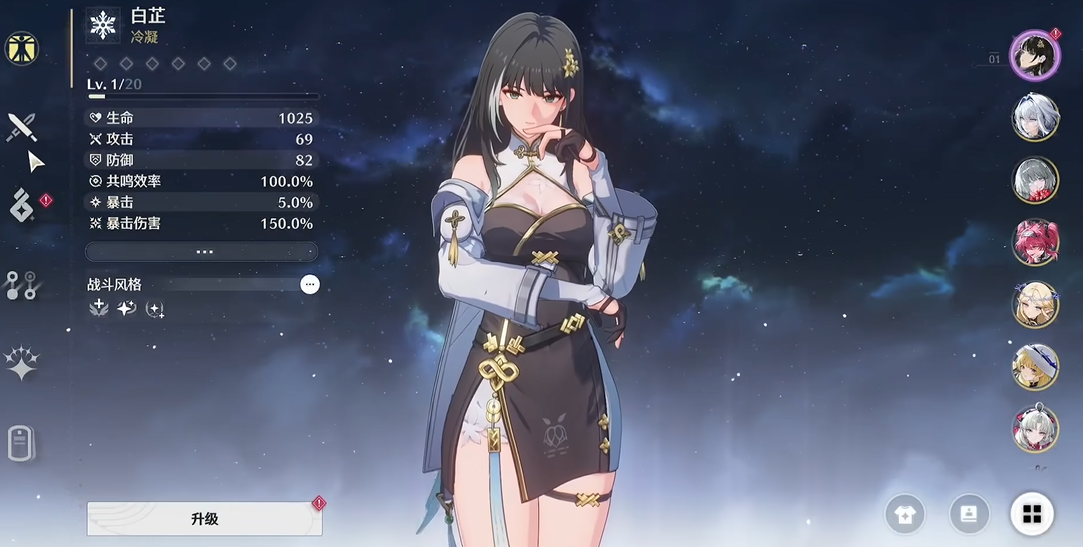The image size is (1083, 547).
Task: Select the connected nodes skill tree tab
Action: coord(21,285)
